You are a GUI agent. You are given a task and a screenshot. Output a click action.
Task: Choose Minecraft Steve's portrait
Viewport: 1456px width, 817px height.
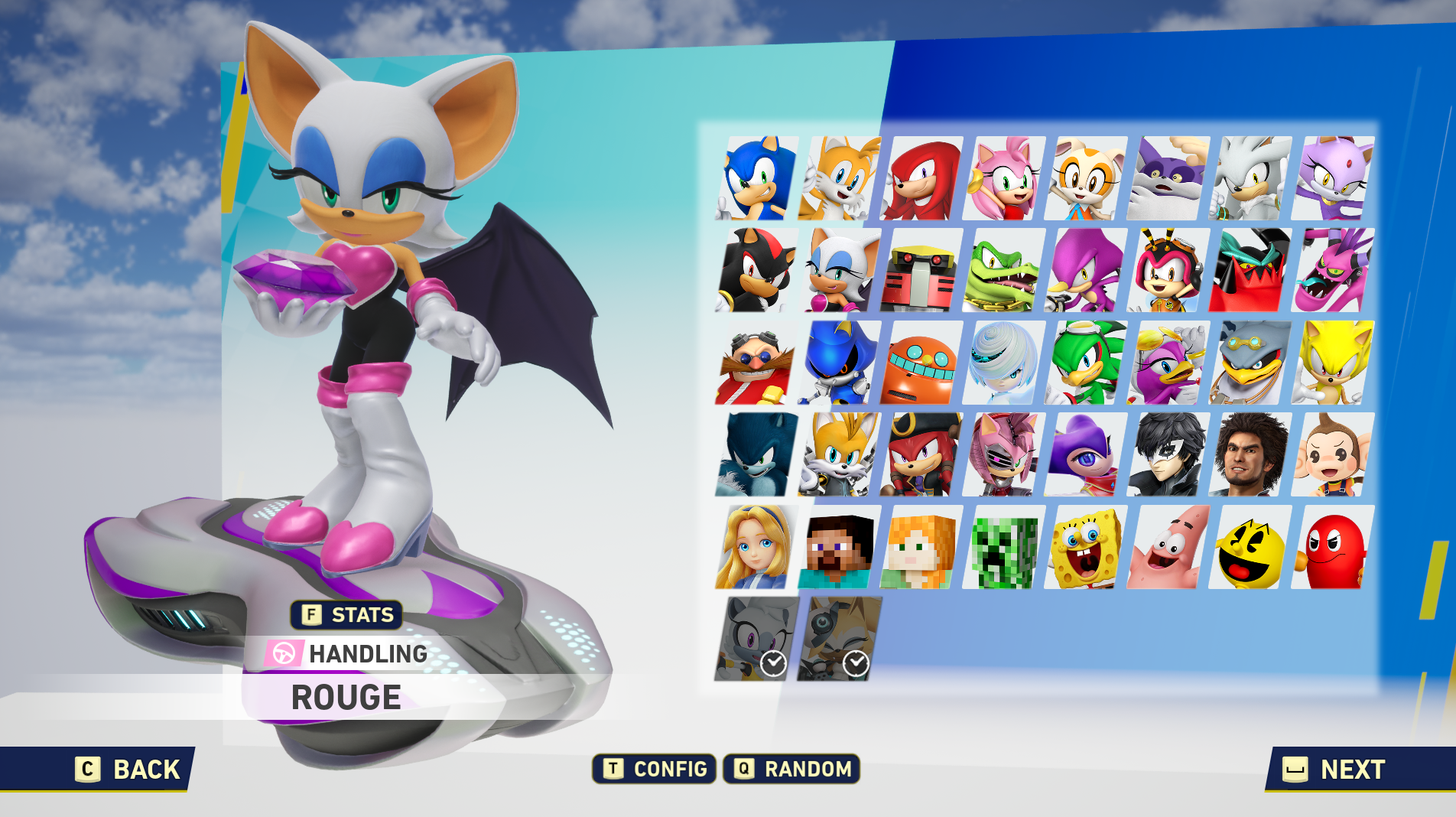(x=839, y=548)
